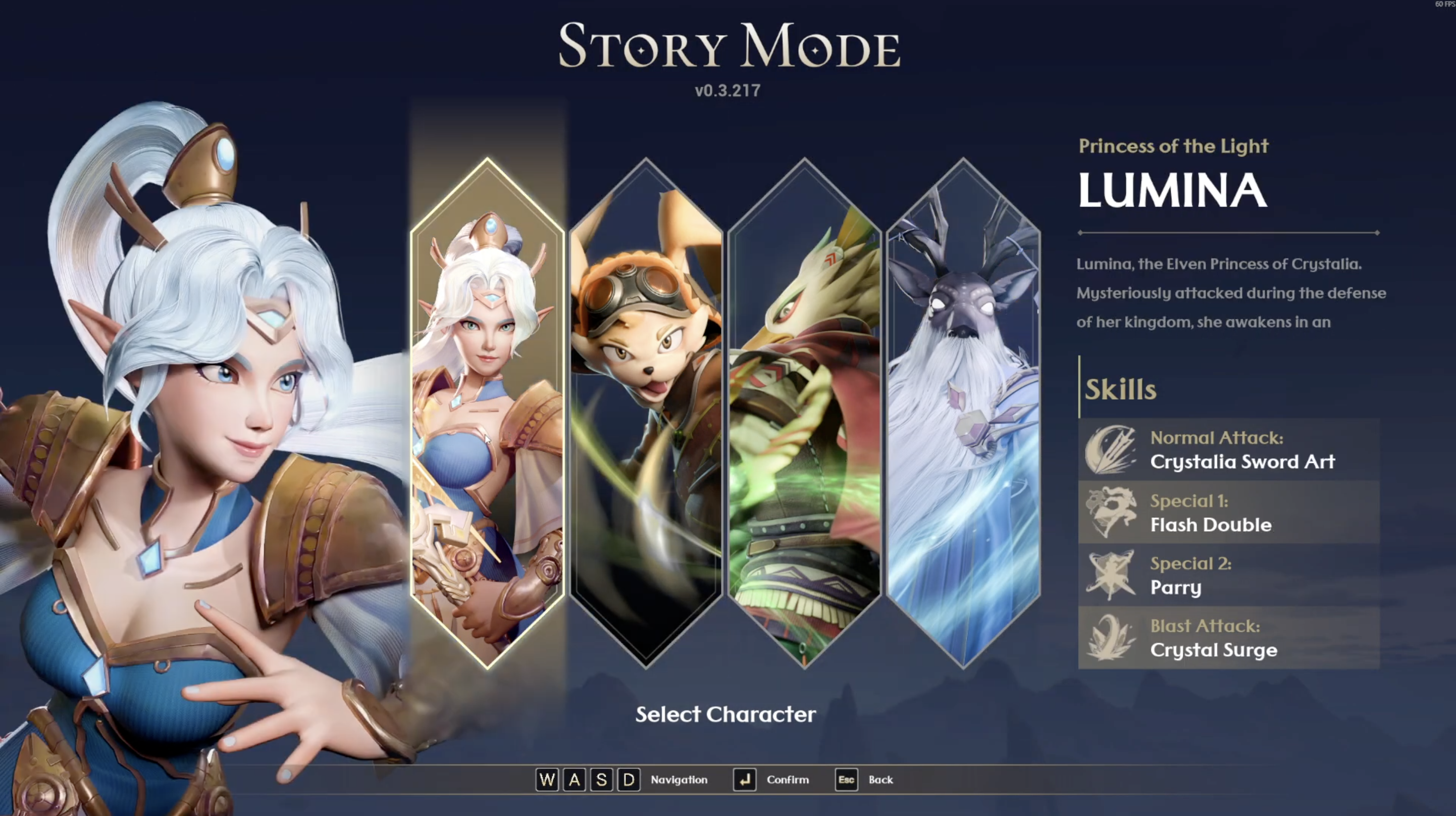Go Back from character select
This screenshot has width=1456, height=816.
pos(864,780)
